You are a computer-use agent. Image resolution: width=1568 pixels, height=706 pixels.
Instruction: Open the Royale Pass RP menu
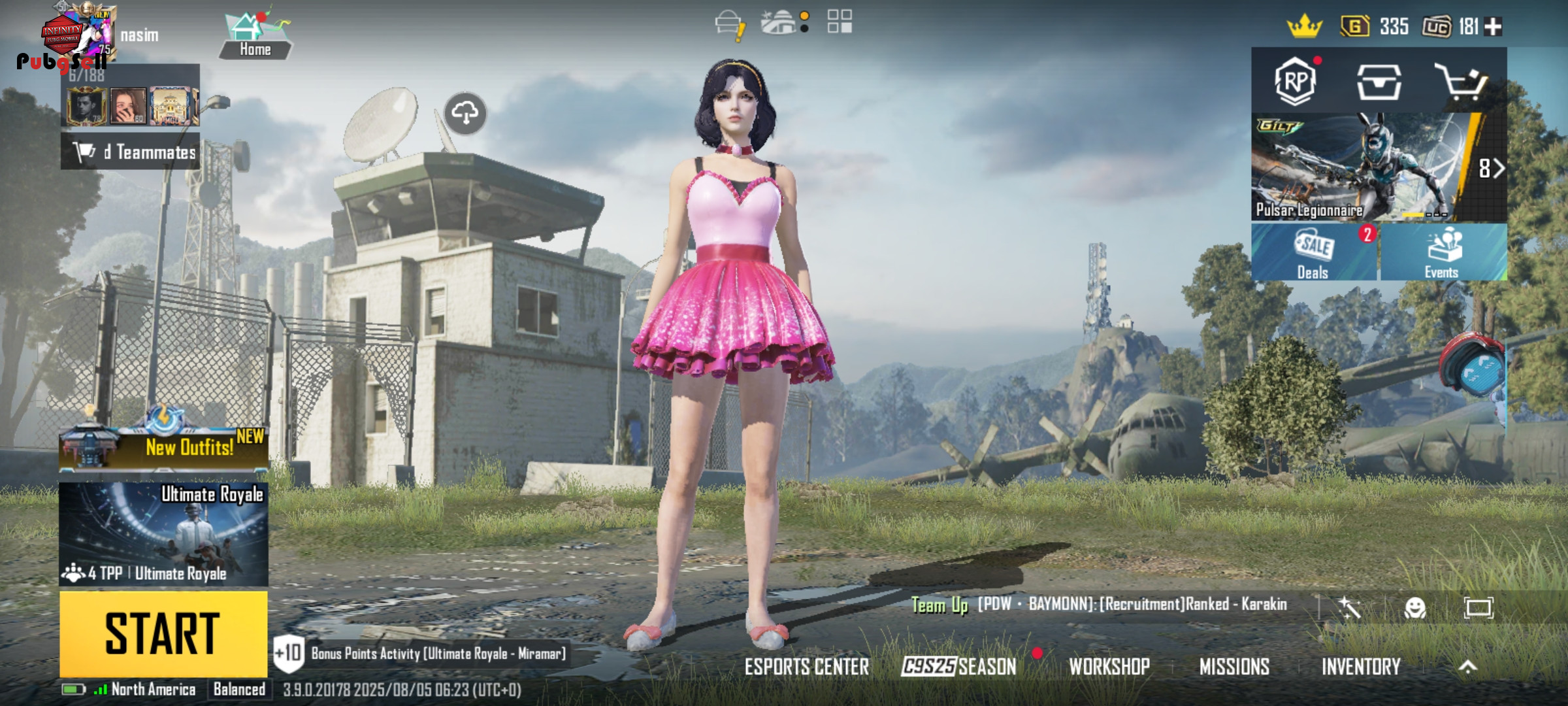(x=1295, y=82)
